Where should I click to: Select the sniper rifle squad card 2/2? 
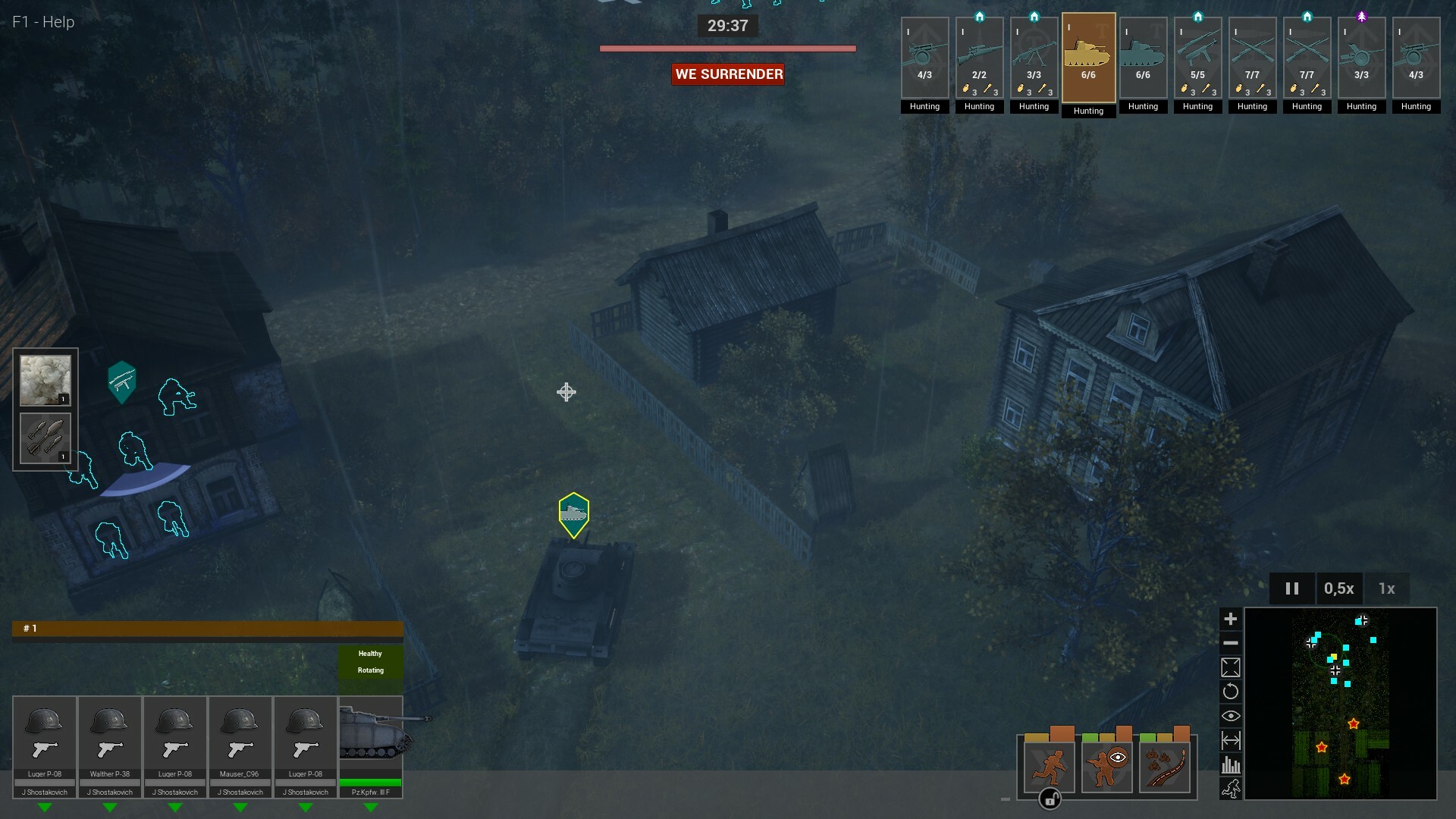pos(979,57)
